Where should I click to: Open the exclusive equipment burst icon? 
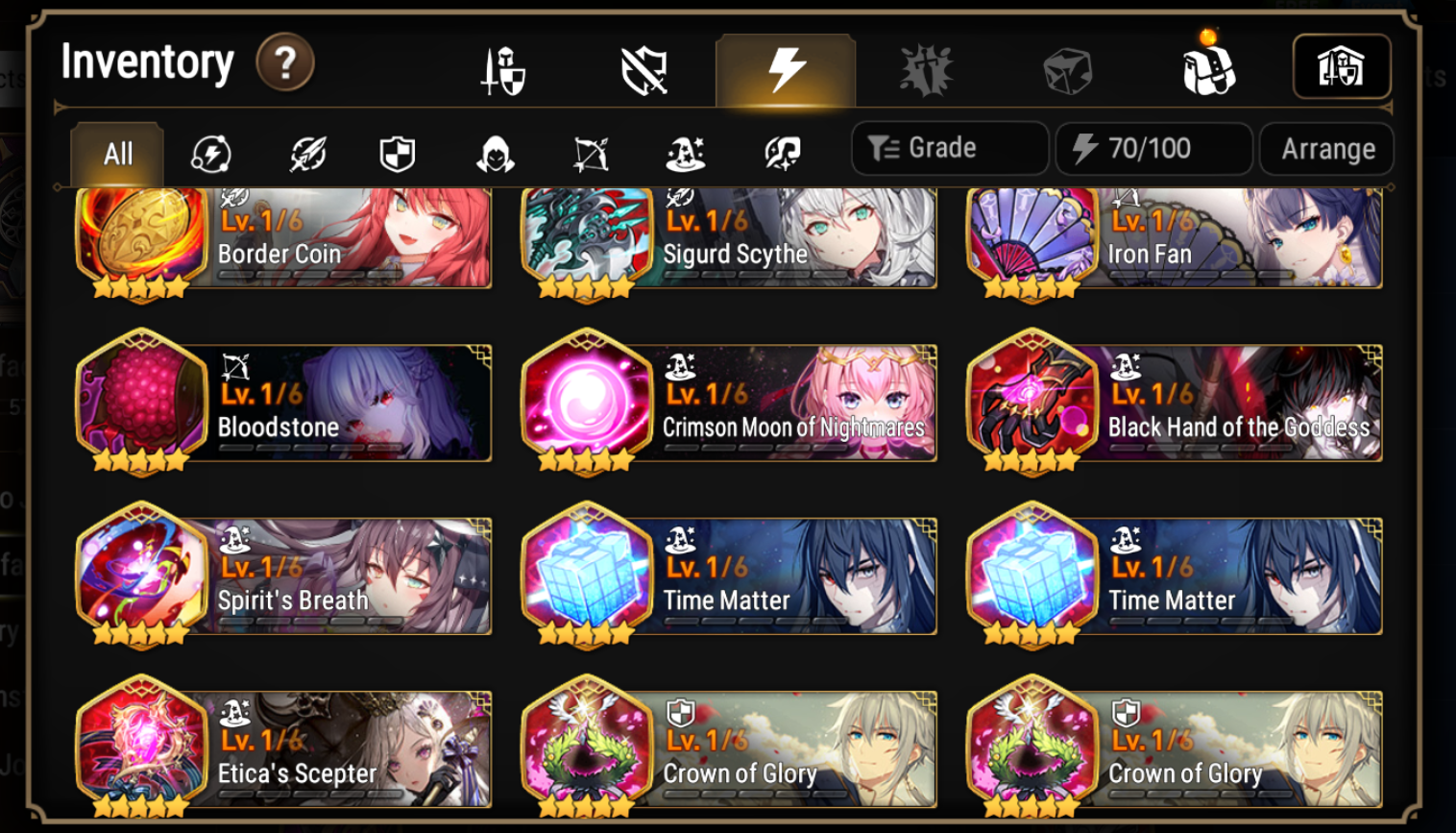pyautogui.click(x=925, y=65)
